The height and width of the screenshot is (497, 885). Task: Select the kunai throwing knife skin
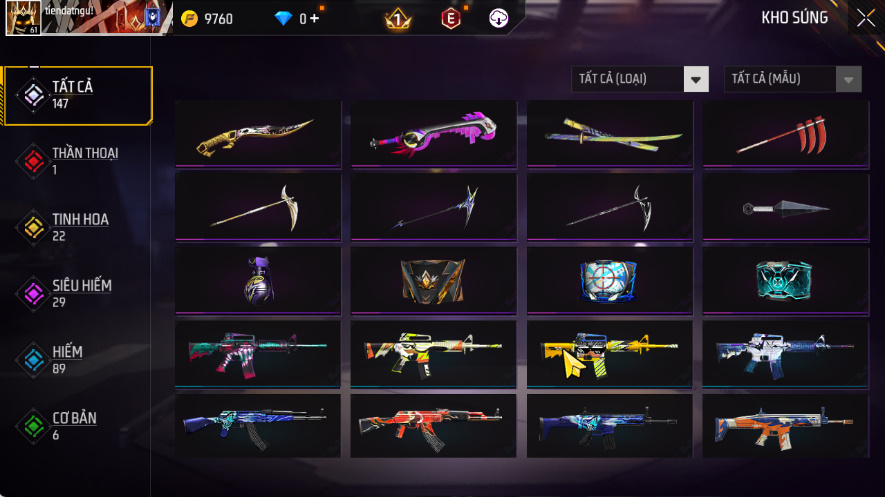[787, 207]
